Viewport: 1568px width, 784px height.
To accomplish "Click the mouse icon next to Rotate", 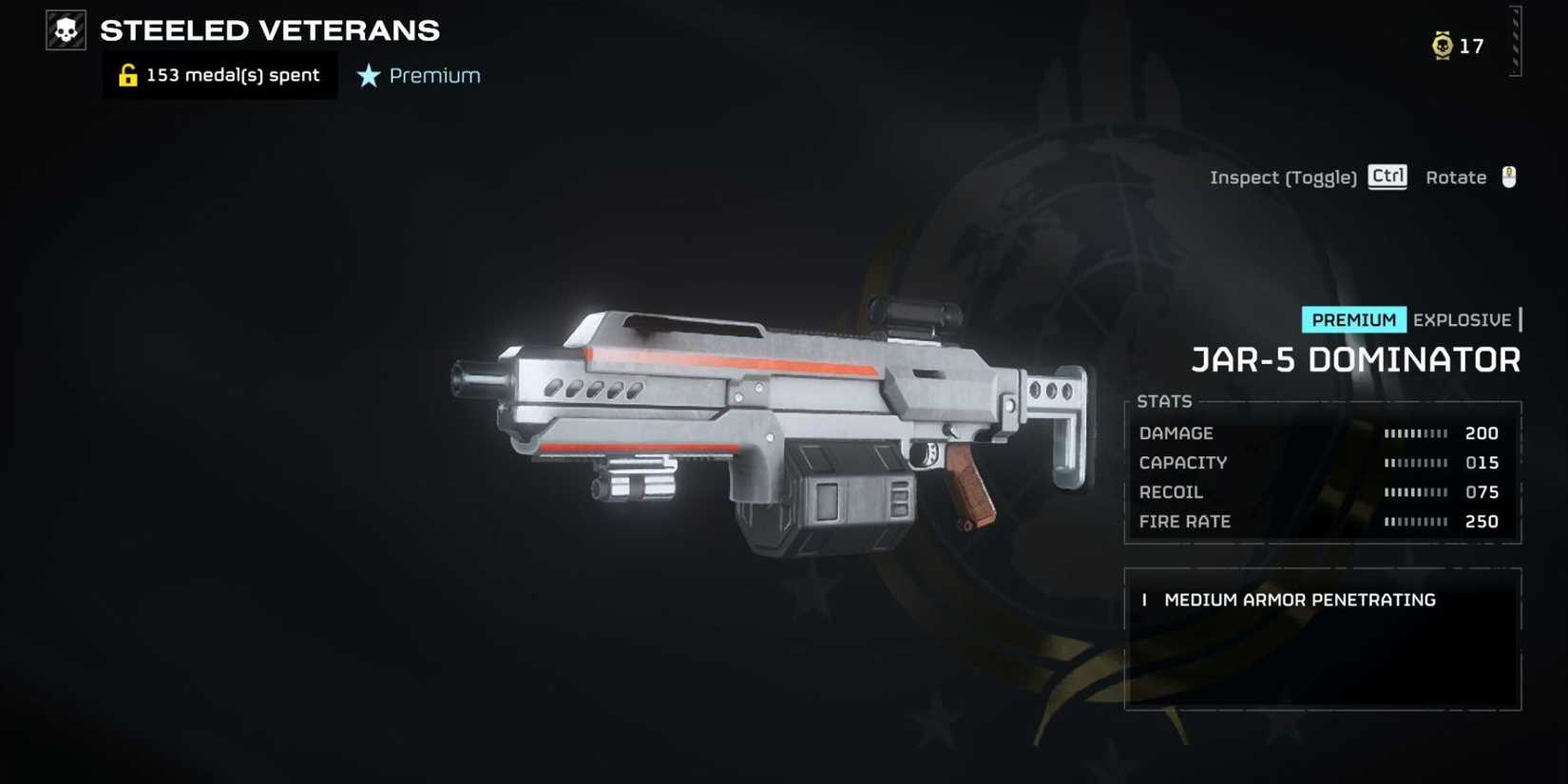I will tap(1506, 176).
